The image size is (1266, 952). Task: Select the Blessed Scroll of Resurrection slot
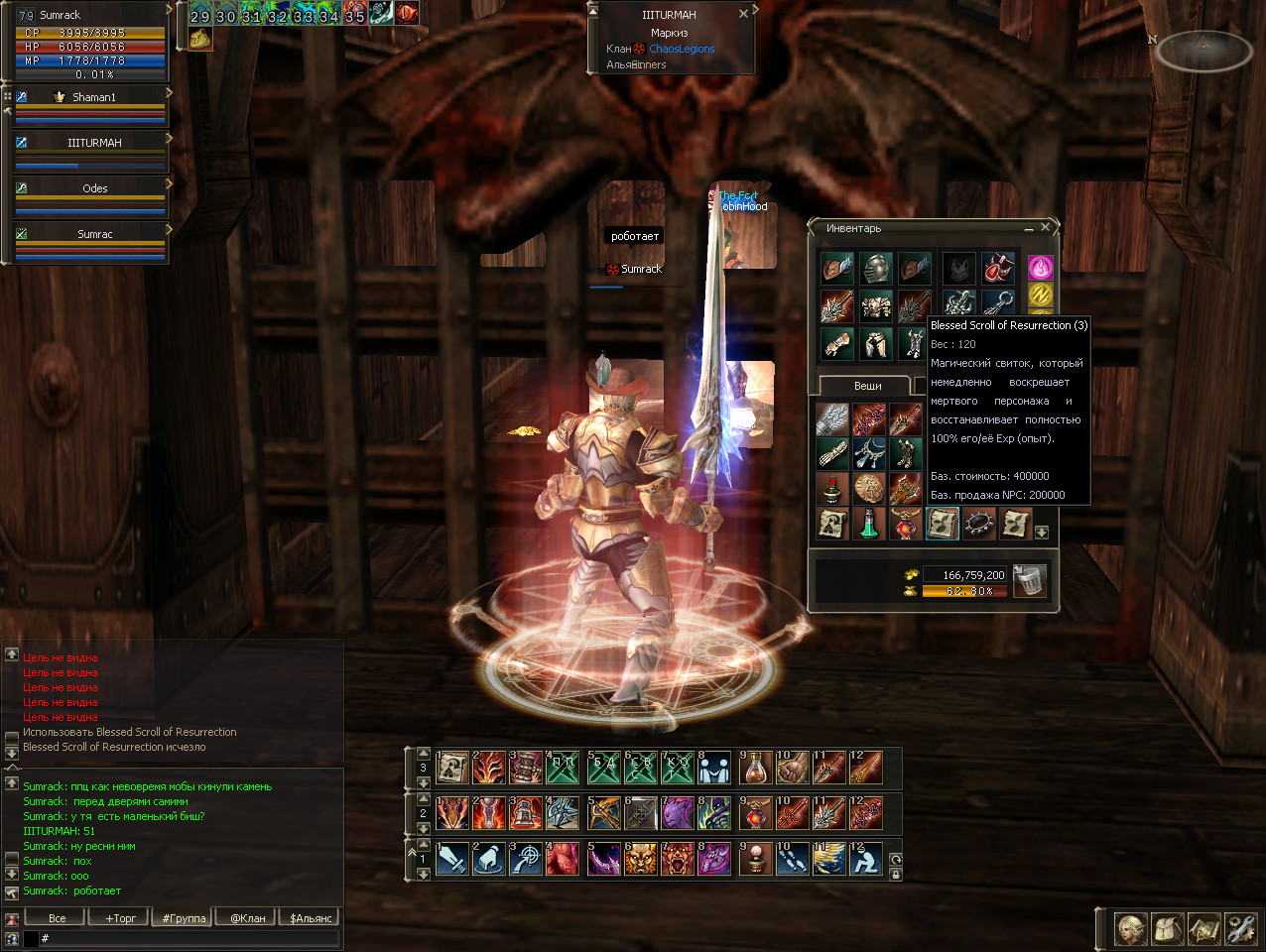pos(942,523)
